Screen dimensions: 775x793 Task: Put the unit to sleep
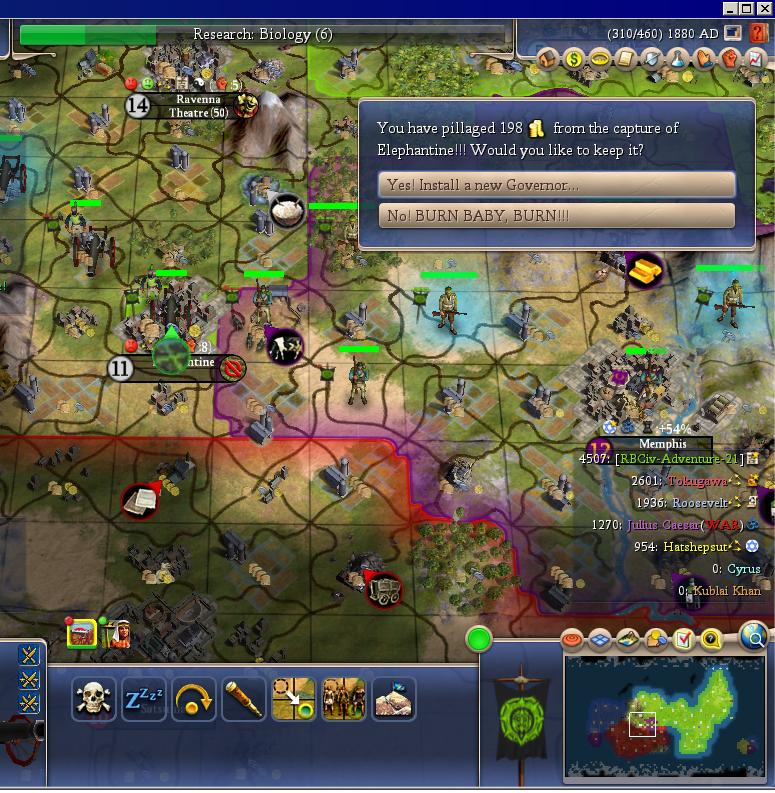click(144, 699)
